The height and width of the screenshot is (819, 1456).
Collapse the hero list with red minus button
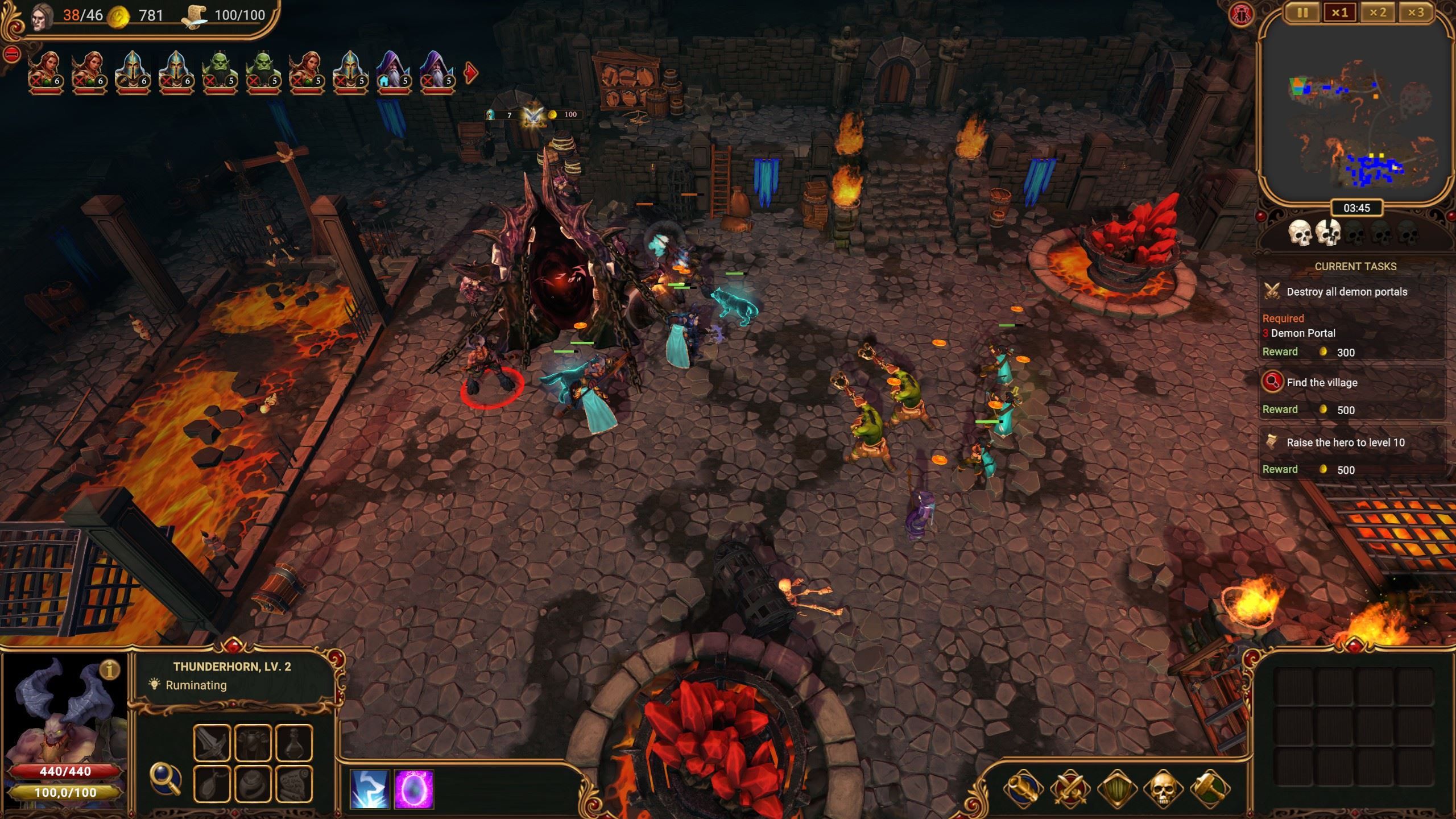pyautogui.click(x=12, y=55)
